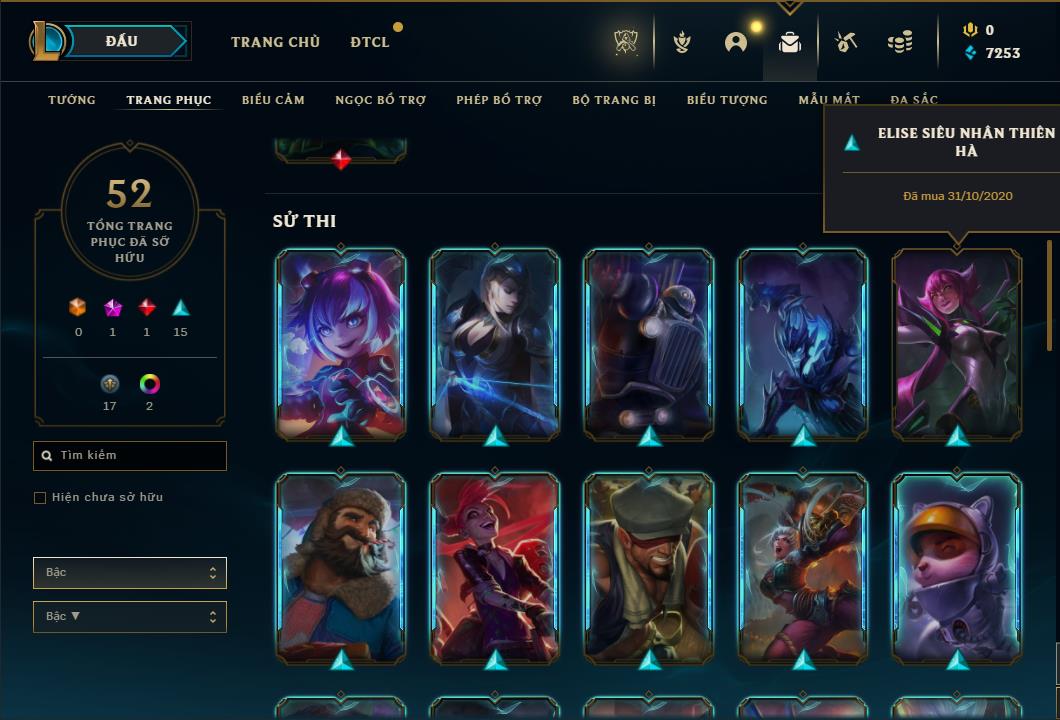Open the BIỂU TƯỢNG tab

coord(727,100)
